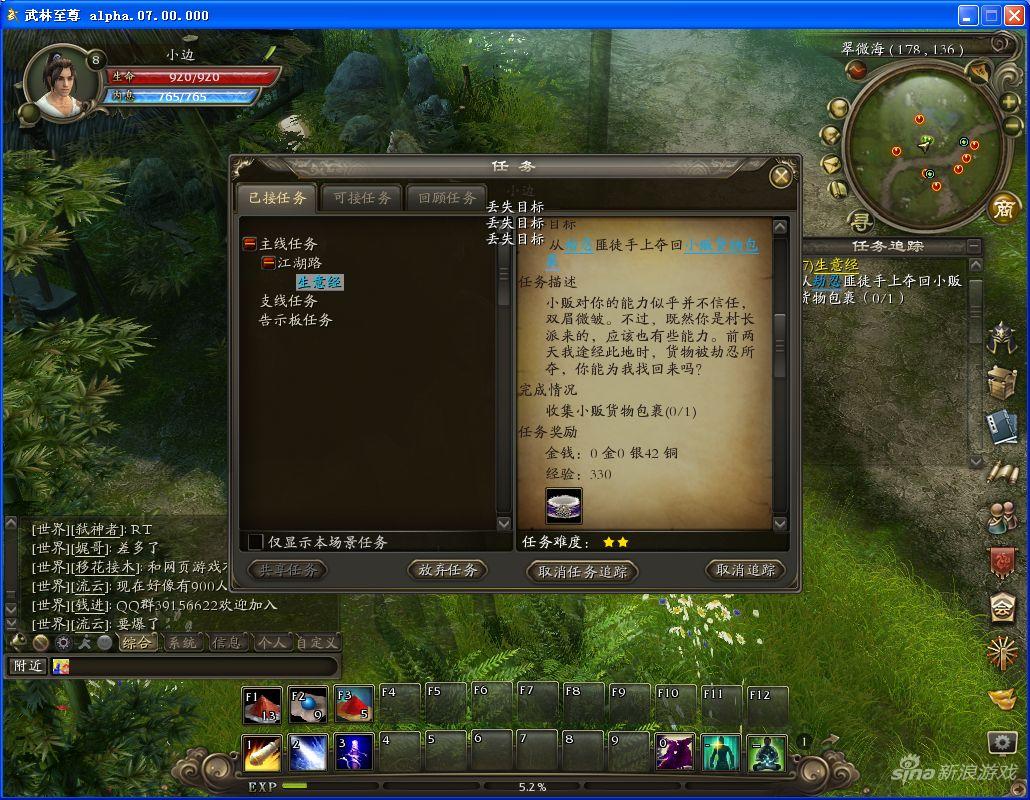
Task: Open the 商 shop button by minimap
Action: [x=1003, y=208]
